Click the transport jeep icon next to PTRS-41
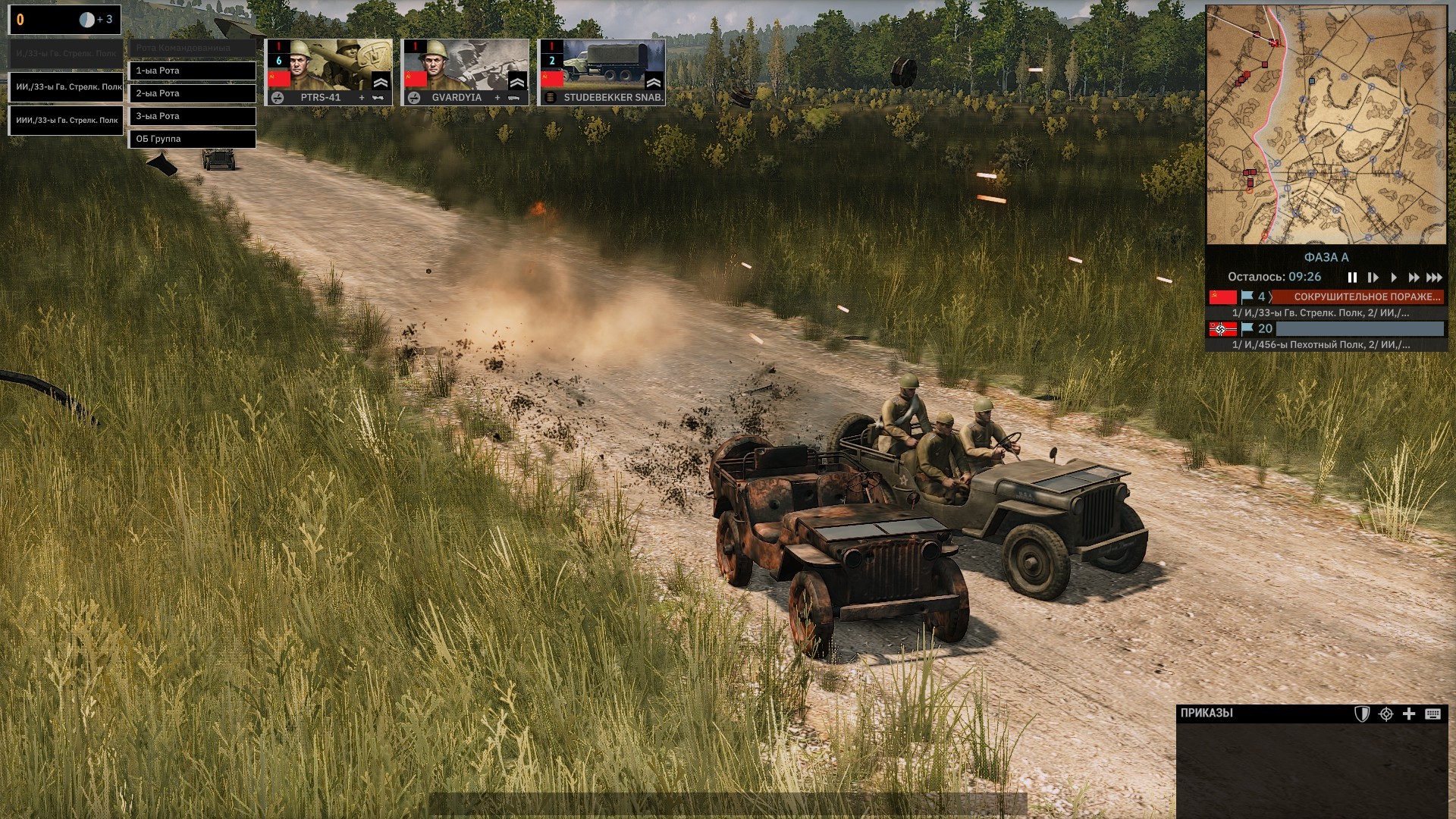1456x819 pixels. coord(377,98)
